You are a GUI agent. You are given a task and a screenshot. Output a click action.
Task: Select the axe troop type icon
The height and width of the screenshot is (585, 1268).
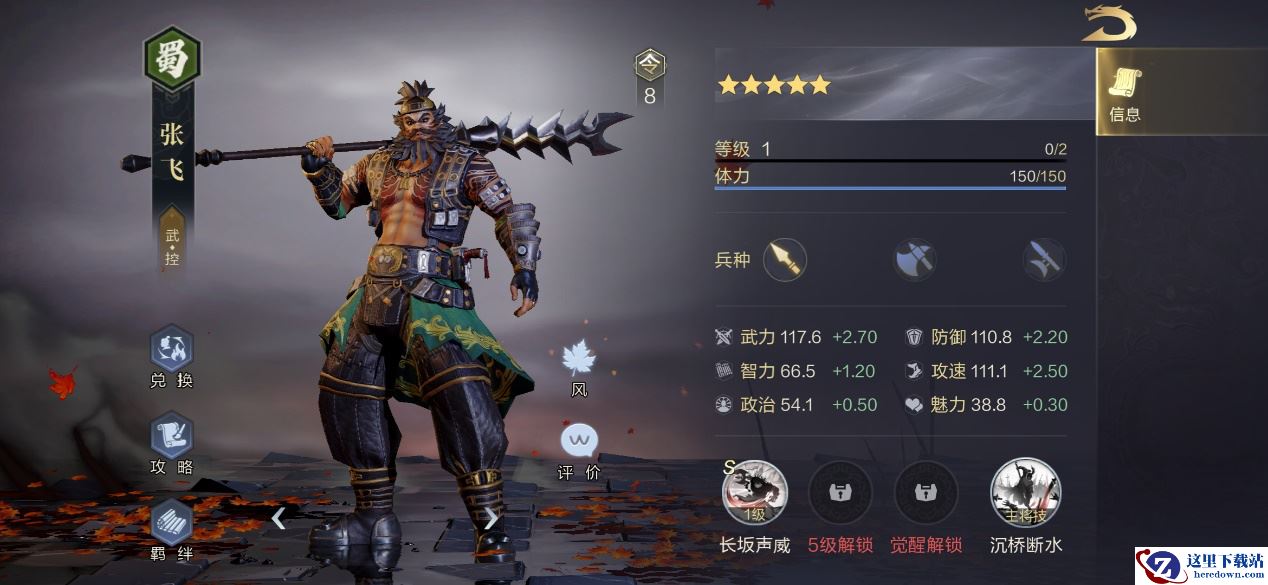[915, 260]
